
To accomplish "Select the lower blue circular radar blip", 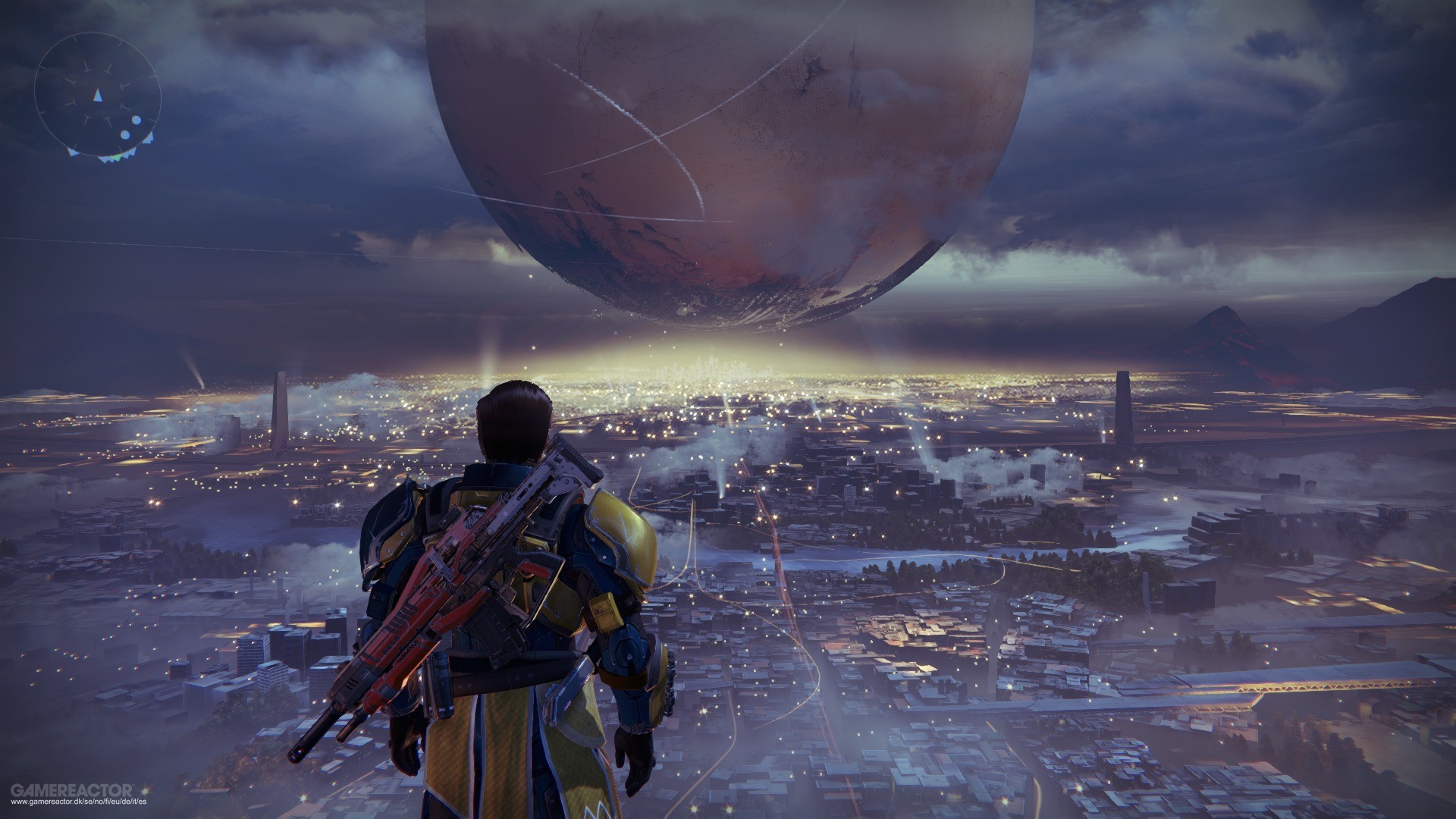I will 125,135.
